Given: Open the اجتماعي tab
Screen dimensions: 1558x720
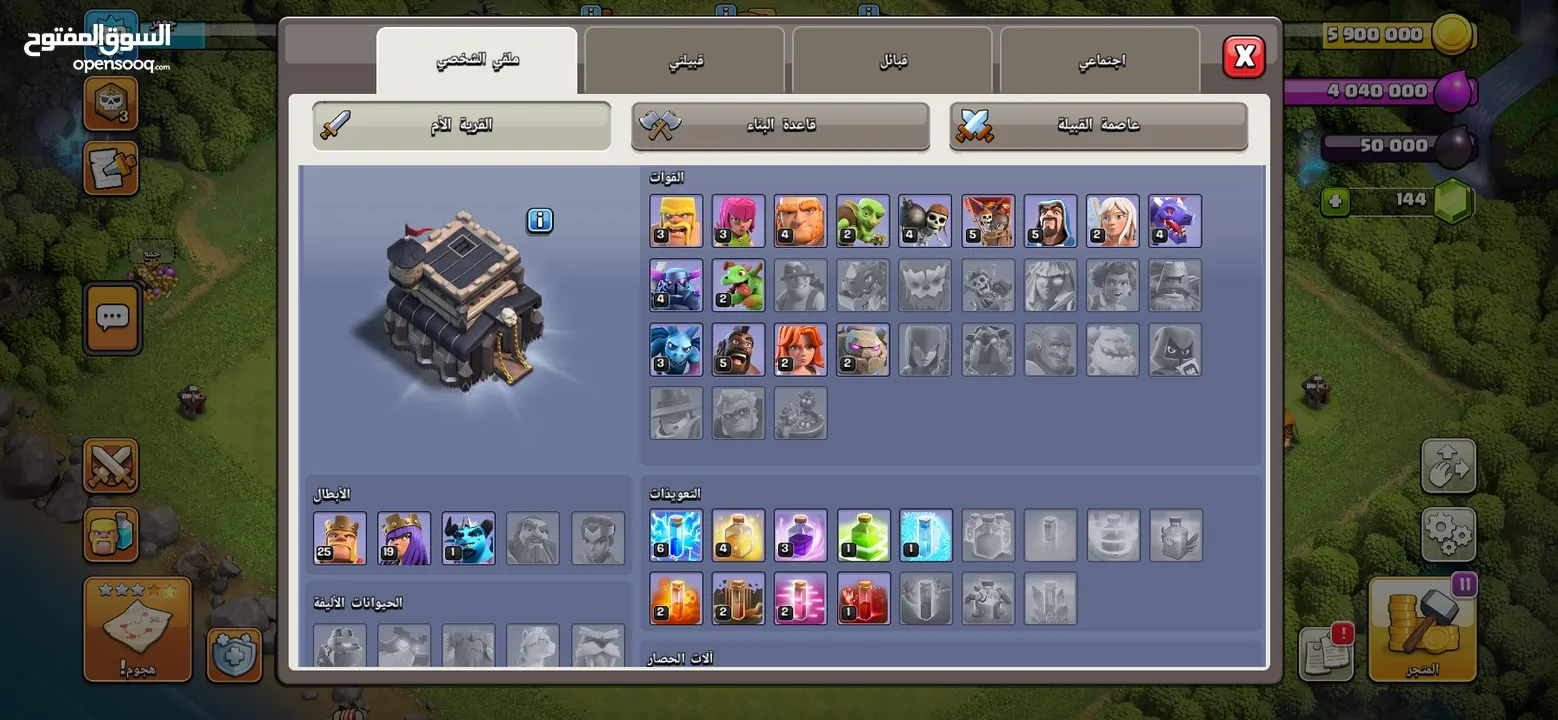Looking at the screenshot, I should click(1100, 59).
